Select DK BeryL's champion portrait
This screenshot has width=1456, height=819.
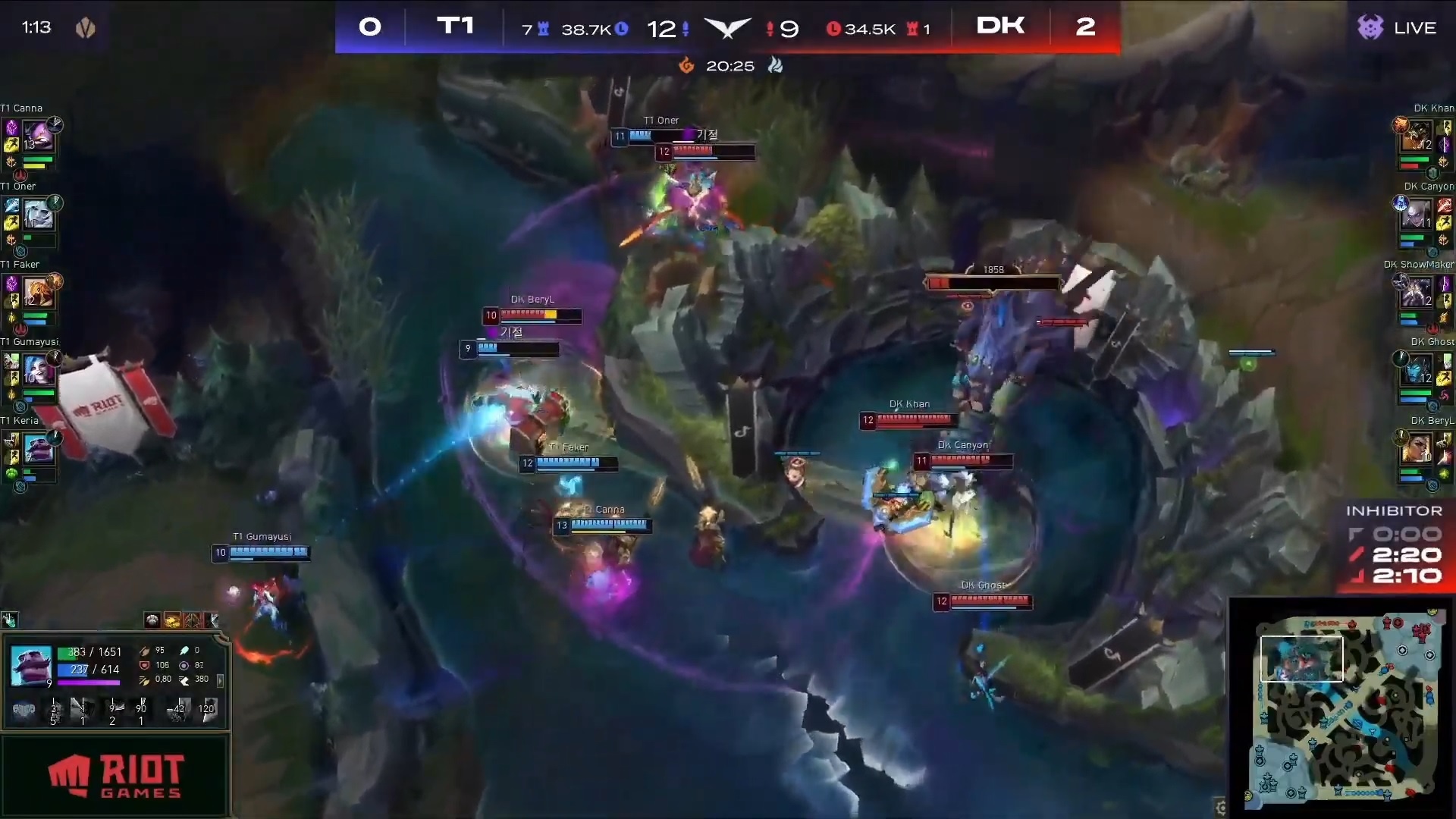coord(1417,449)
